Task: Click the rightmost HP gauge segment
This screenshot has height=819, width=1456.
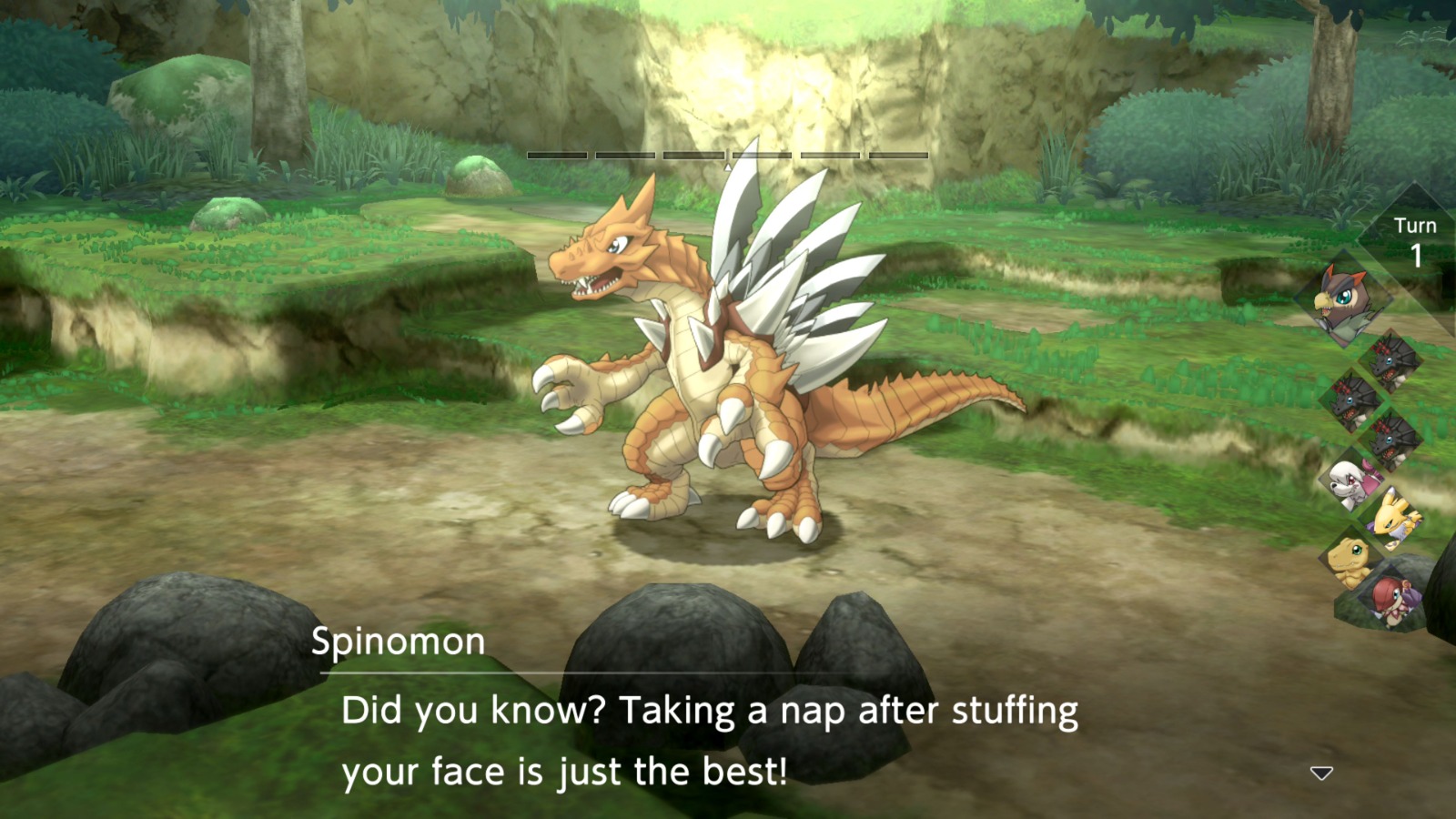Action: tap(898, 156)
